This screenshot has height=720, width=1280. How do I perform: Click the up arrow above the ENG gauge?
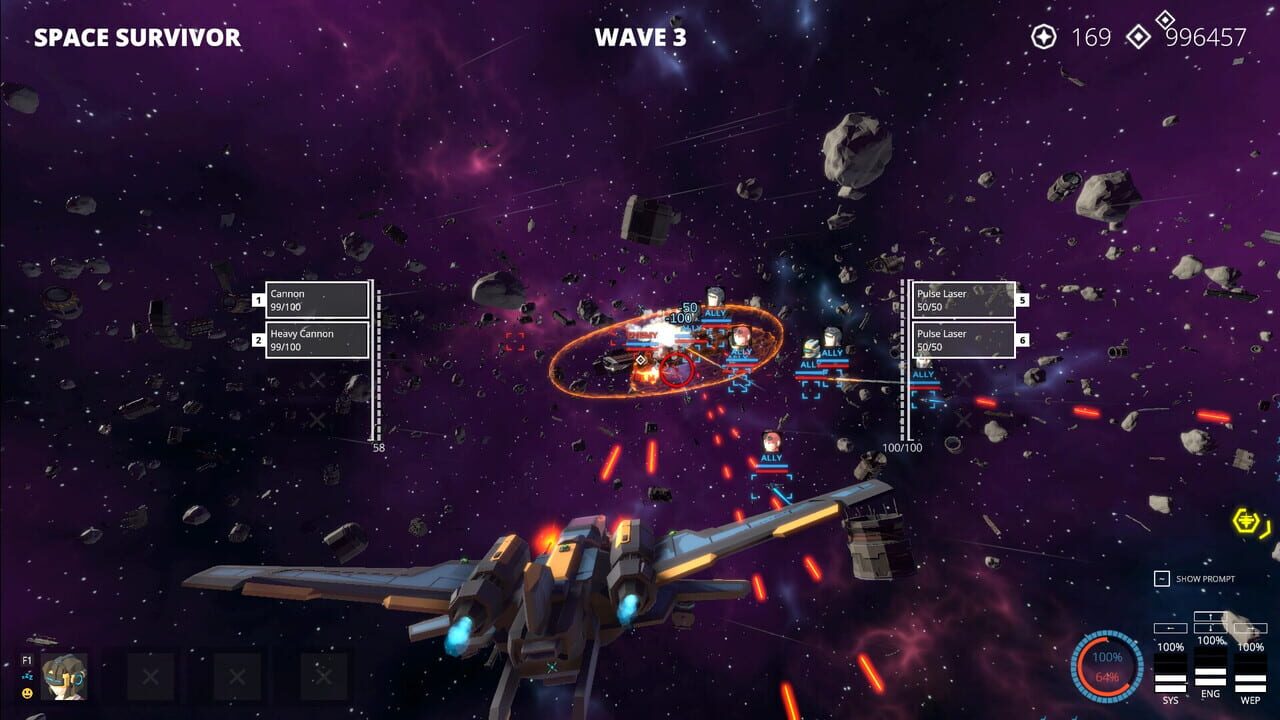tap(1211, 615)
